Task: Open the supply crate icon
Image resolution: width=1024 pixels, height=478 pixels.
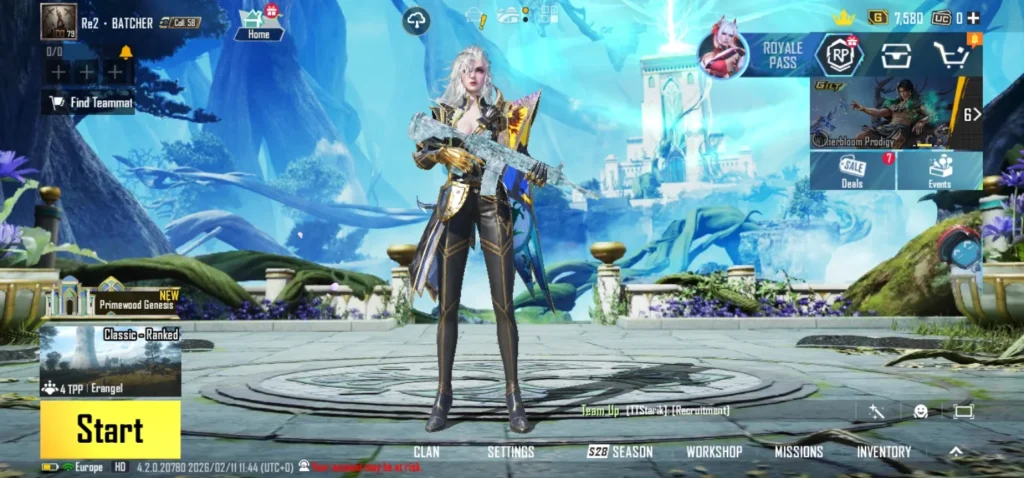Action: tap(895, 55)
